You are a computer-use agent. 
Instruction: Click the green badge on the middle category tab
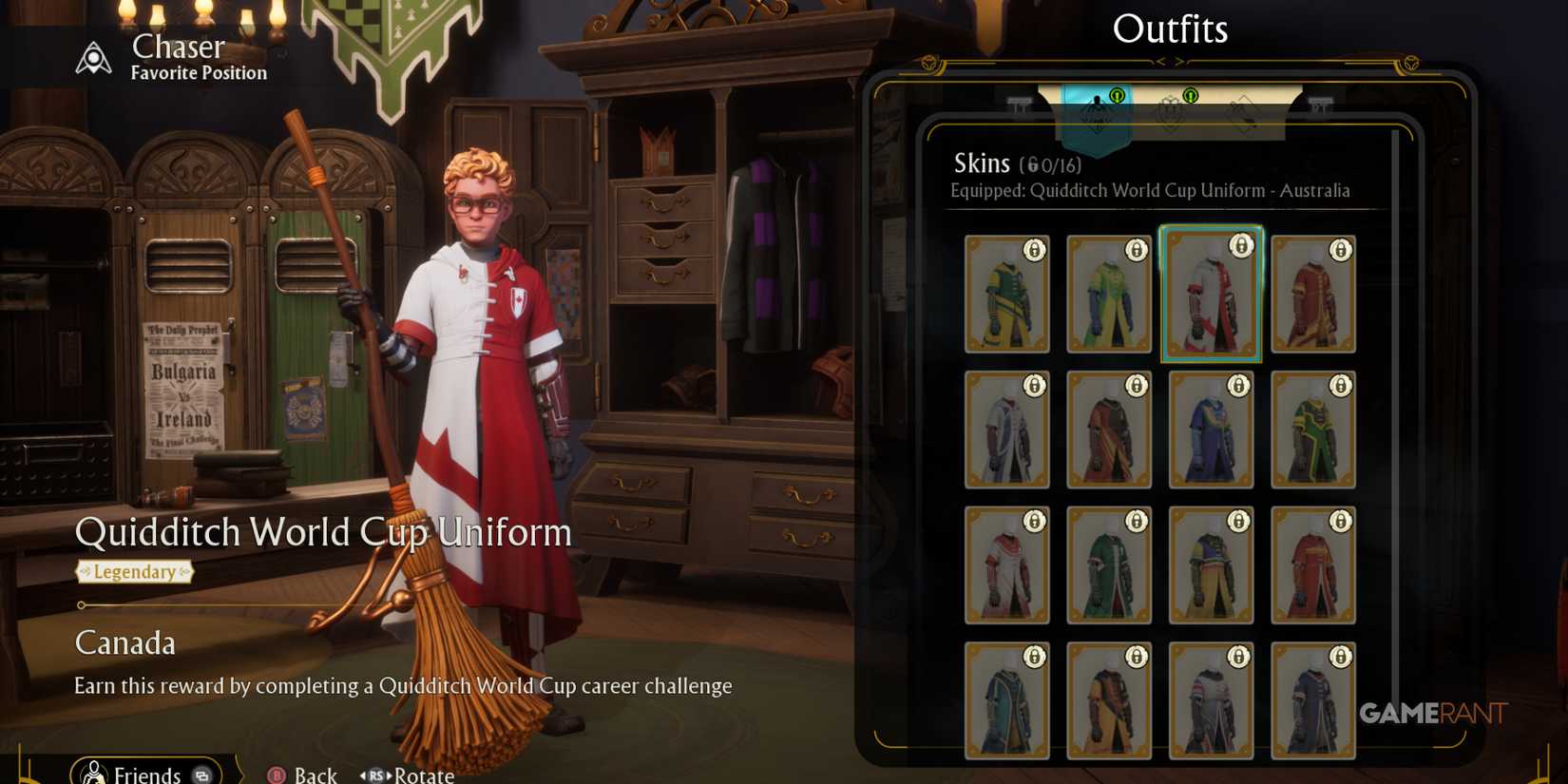1191,95
